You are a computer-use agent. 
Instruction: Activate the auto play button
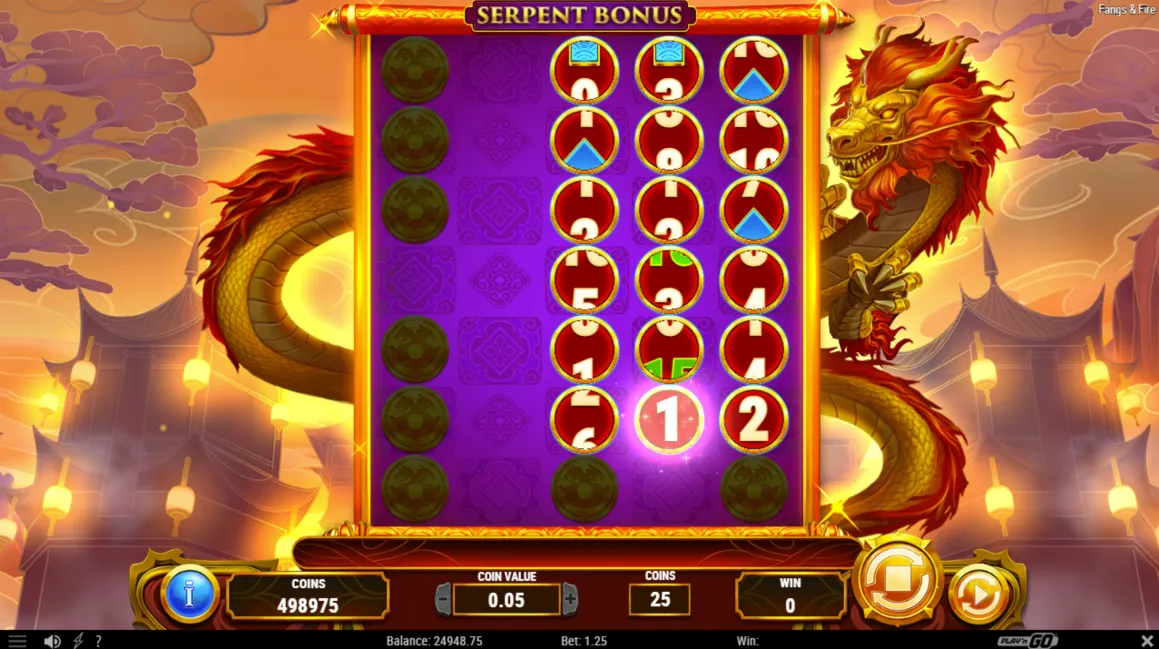click(x=978, y=596)
